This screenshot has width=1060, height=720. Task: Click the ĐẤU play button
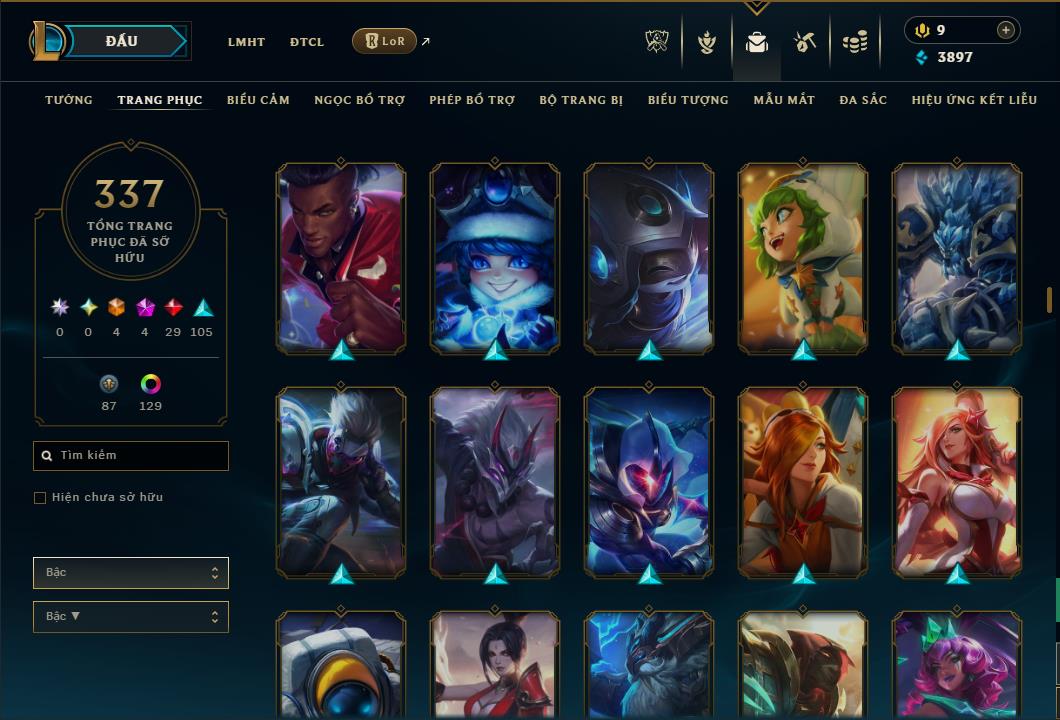[x=122, y=41]
